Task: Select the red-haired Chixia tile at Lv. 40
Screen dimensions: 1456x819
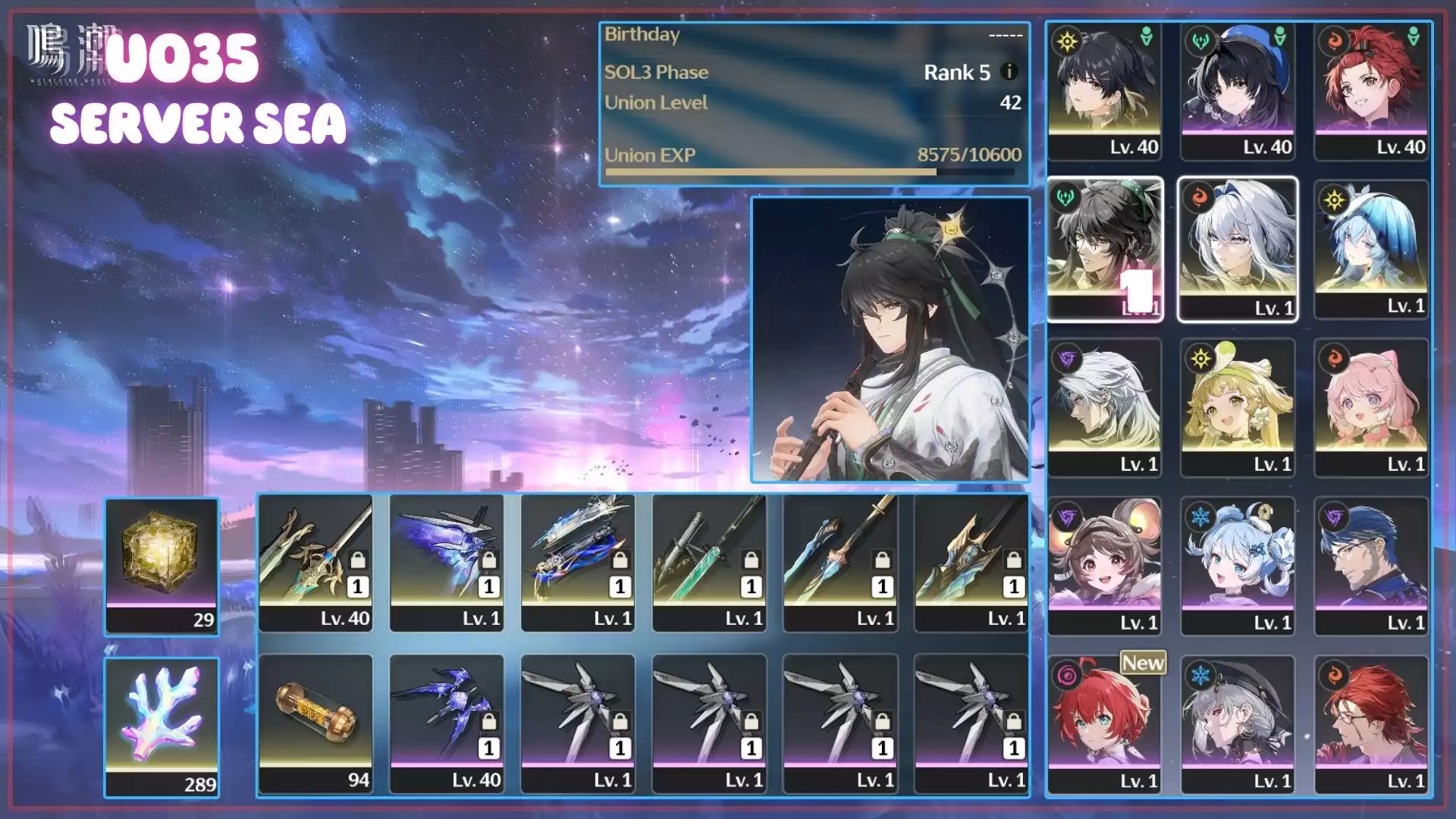Action: 1371,91
